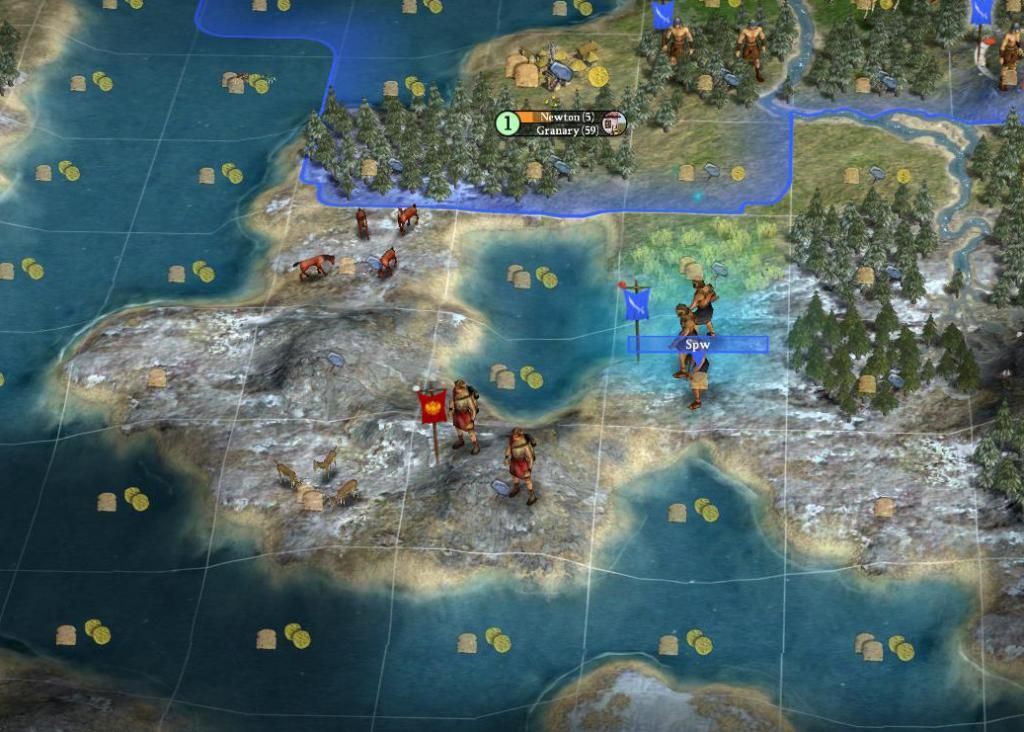Click the Granary production icon on city bar

tap(615, 124)
